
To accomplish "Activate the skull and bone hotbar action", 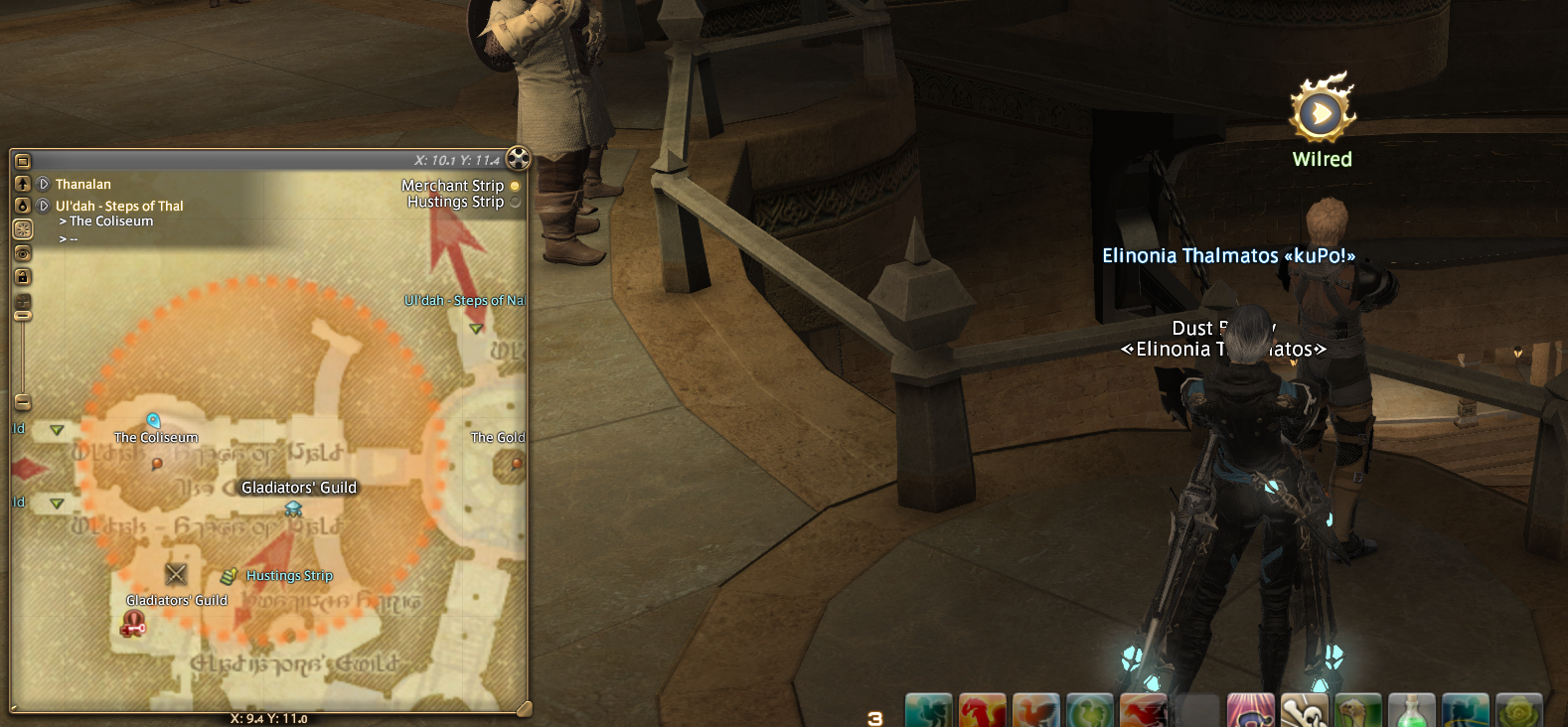I will pos(1305,711).
